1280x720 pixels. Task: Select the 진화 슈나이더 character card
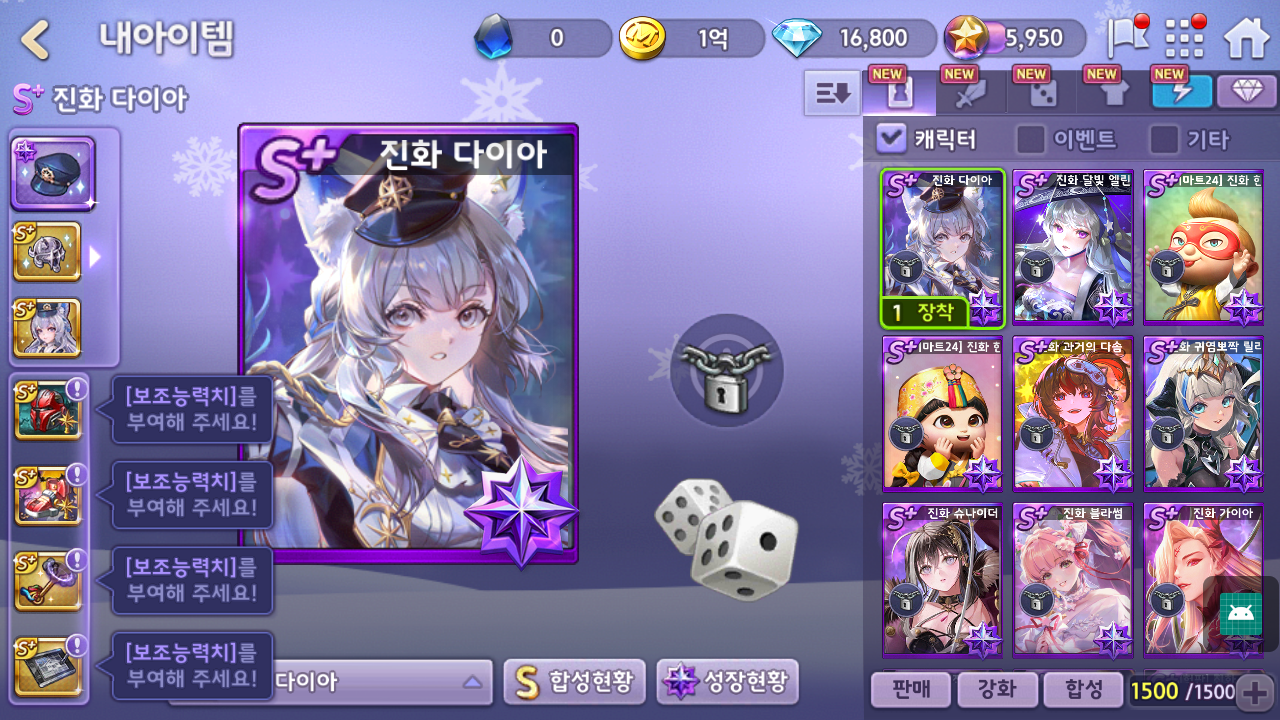coord(942,579)
